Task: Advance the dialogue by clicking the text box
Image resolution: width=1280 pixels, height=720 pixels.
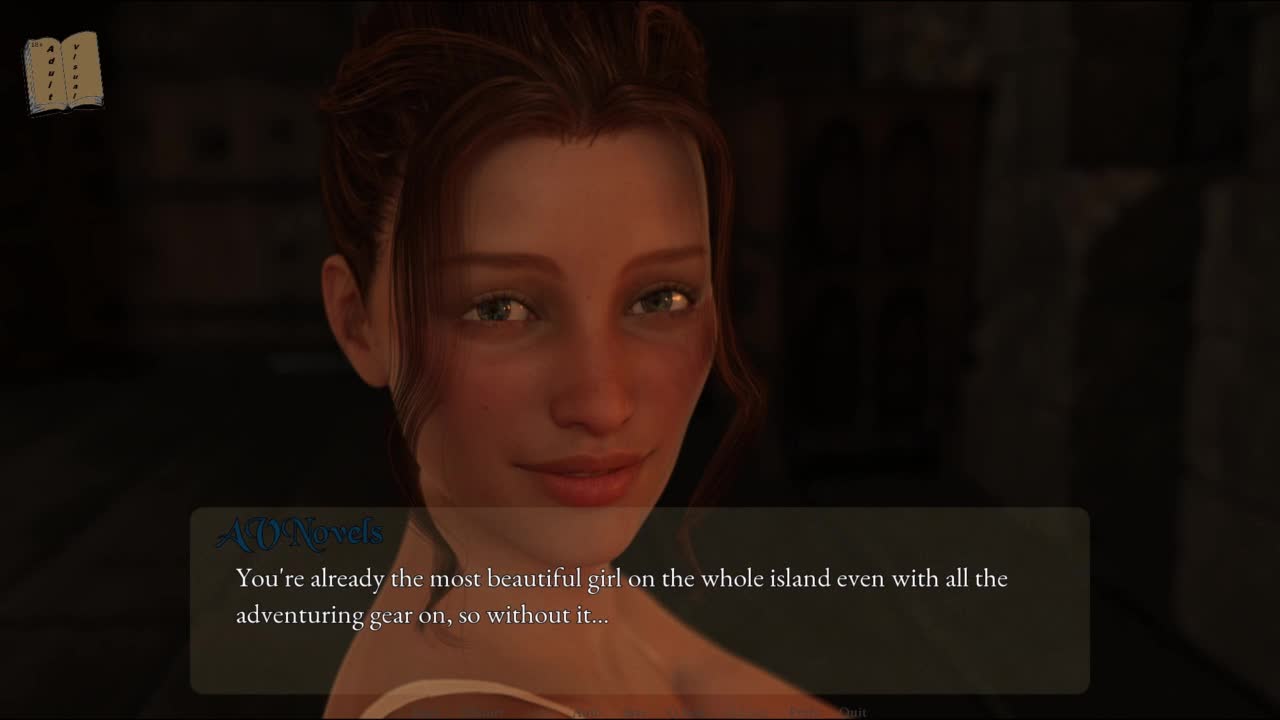Action: coord(640,600)
